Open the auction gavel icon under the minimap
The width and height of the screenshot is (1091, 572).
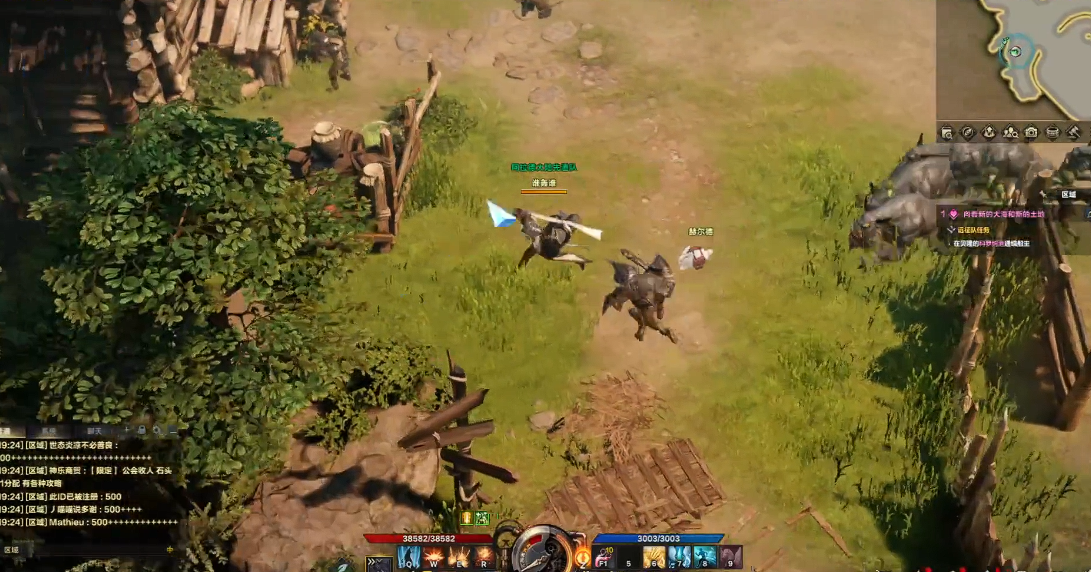[x=1073, y=132]
